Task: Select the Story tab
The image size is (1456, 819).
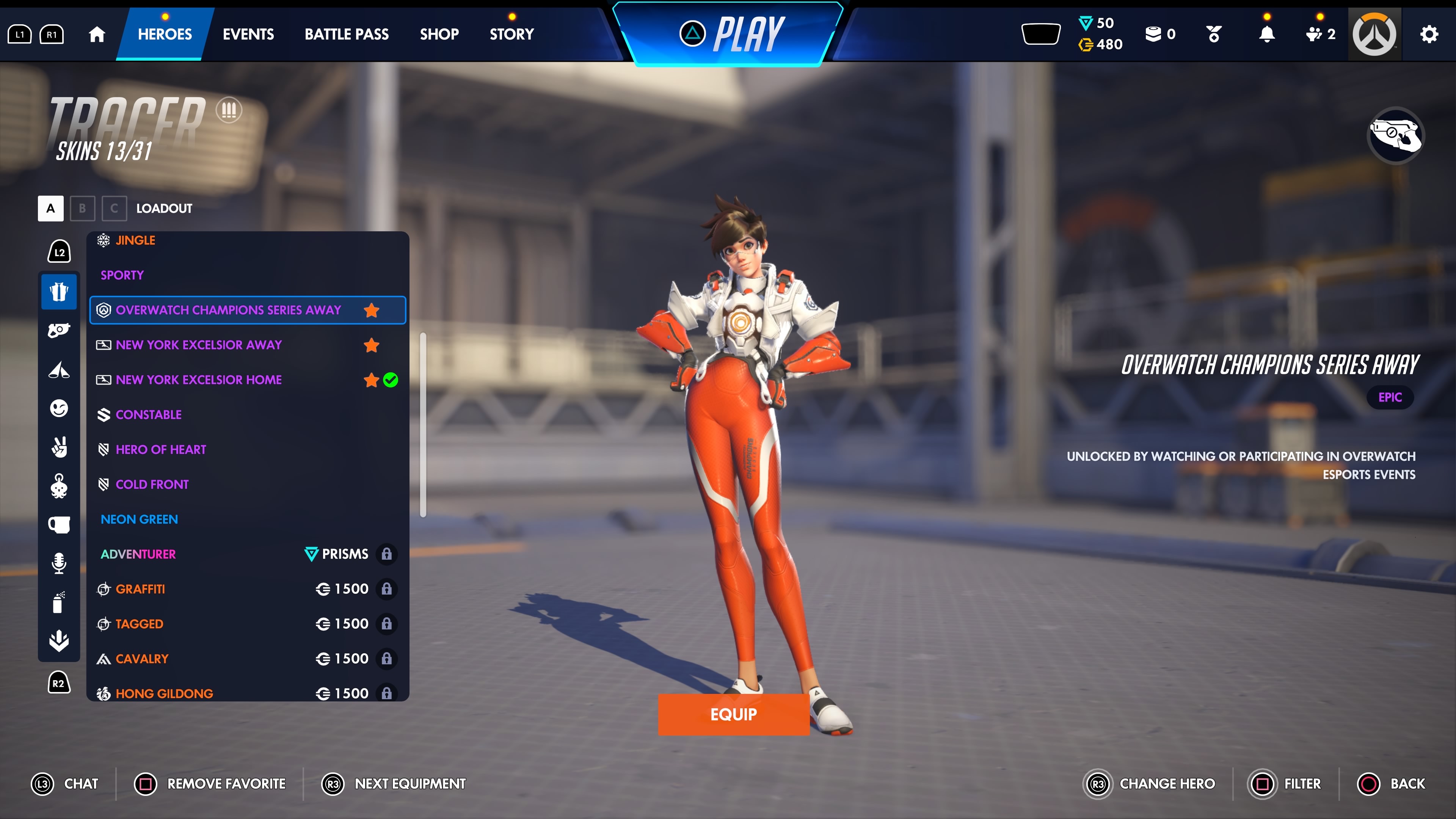Action: point(511,34)
